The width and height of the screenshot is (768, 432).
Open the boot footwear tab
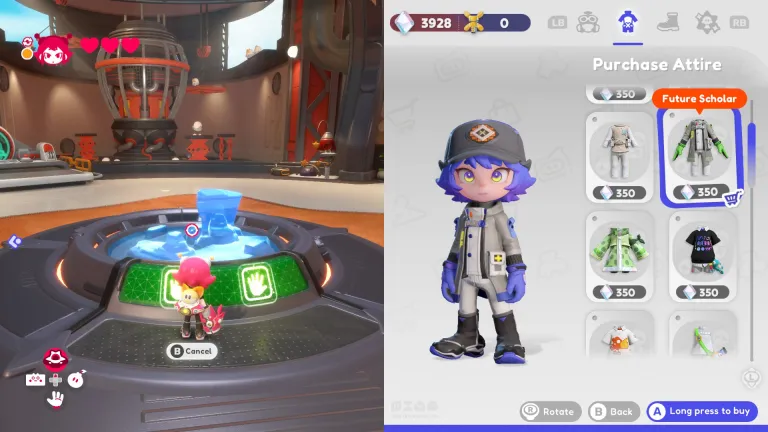click(668, 22)
